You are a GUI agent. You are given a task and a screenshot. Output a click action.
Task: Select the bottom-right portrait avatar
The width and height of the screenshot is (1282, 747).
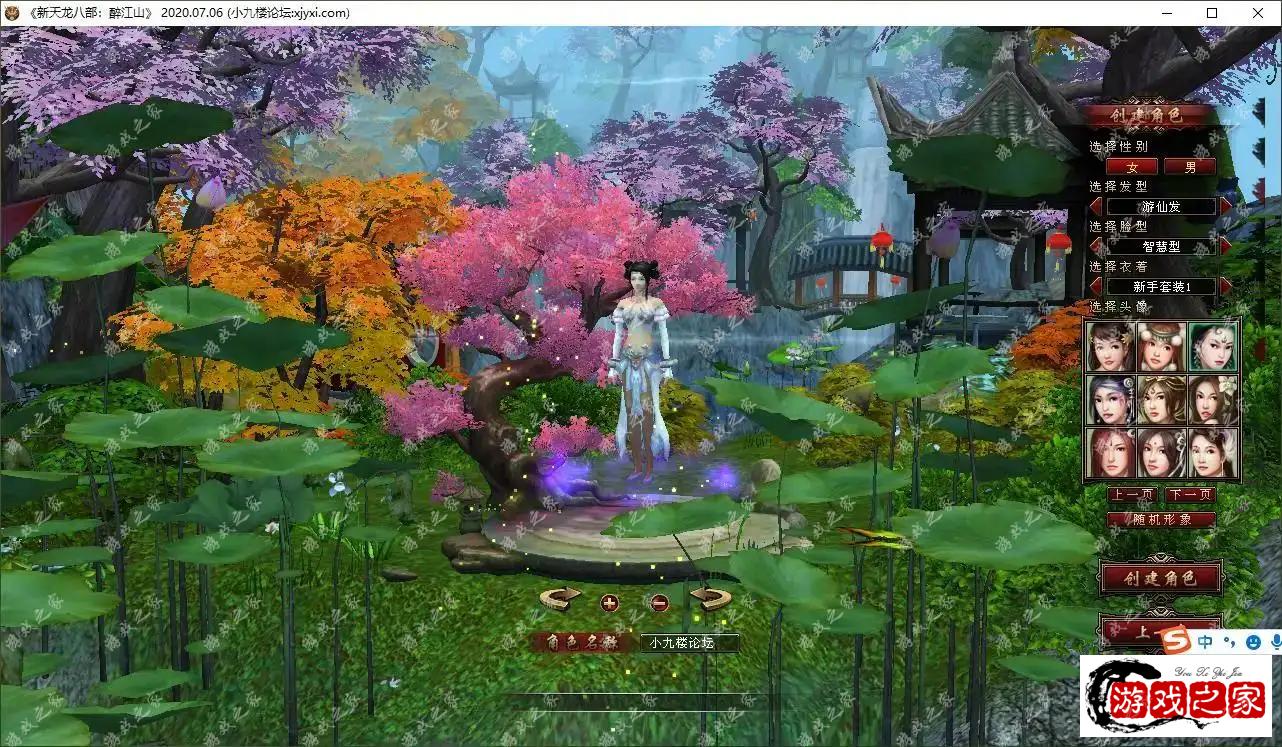1214,452
